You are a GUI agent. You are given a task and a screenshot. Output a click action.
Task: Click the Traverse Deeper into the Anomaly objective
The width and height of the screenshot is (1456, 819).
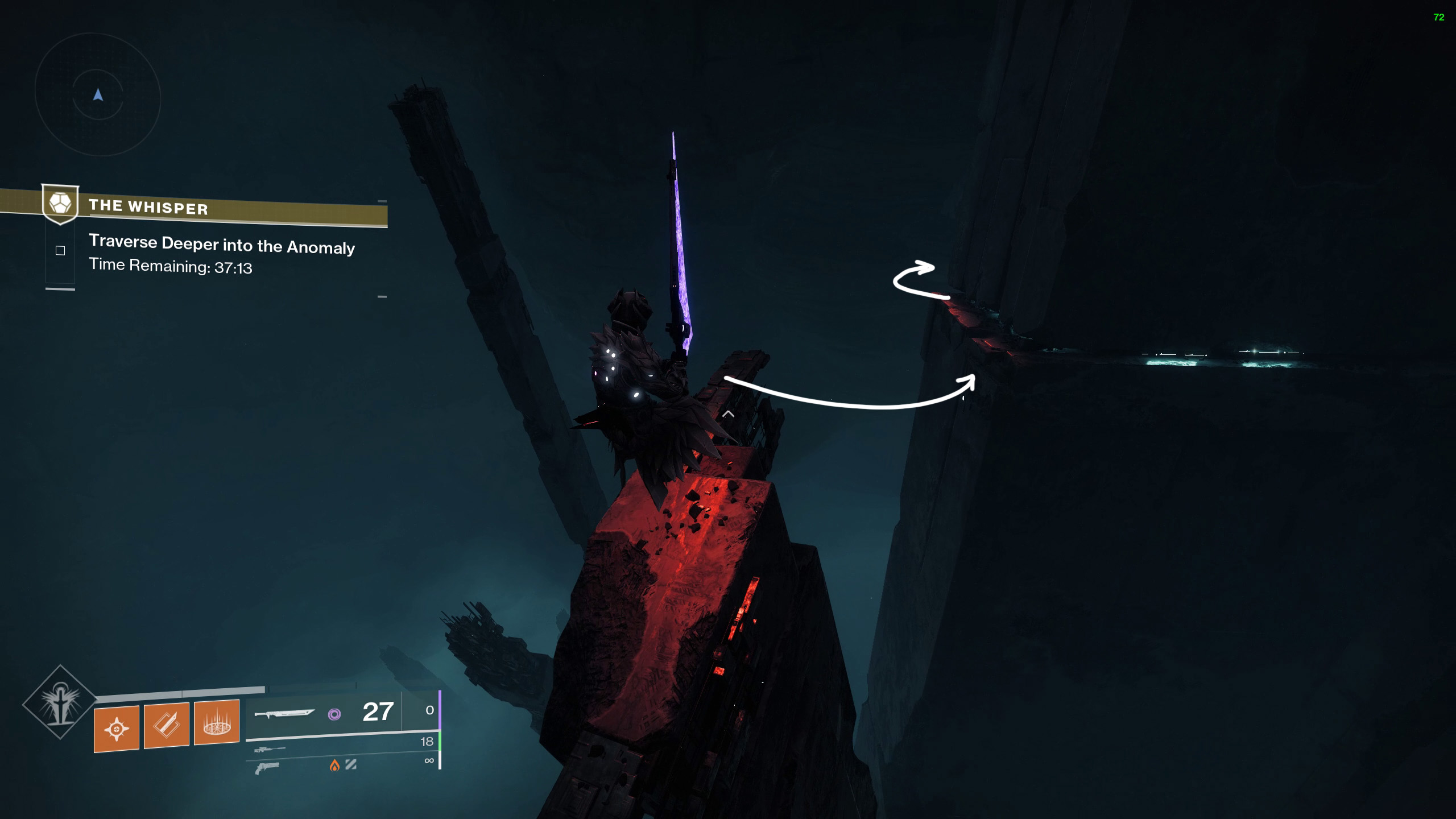pos(222,247)
